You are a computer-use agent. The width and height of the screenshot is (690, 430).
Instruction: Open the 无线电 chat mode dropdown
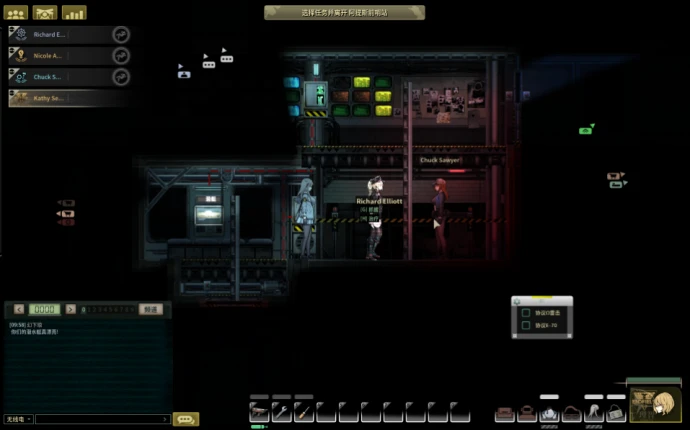click(18, 419)
